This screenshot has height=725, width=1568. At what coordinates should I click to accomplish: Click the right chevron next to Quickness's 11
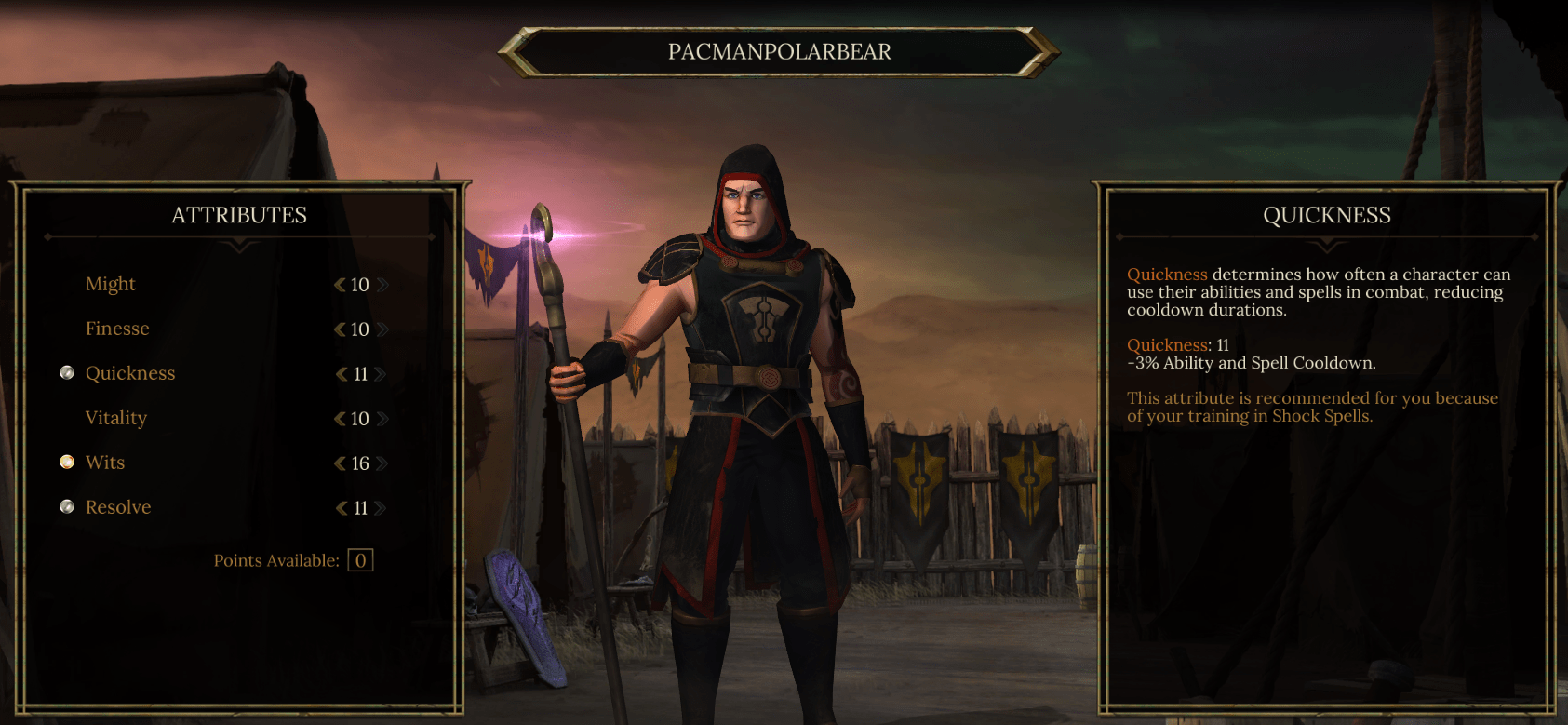coord(382,373)
